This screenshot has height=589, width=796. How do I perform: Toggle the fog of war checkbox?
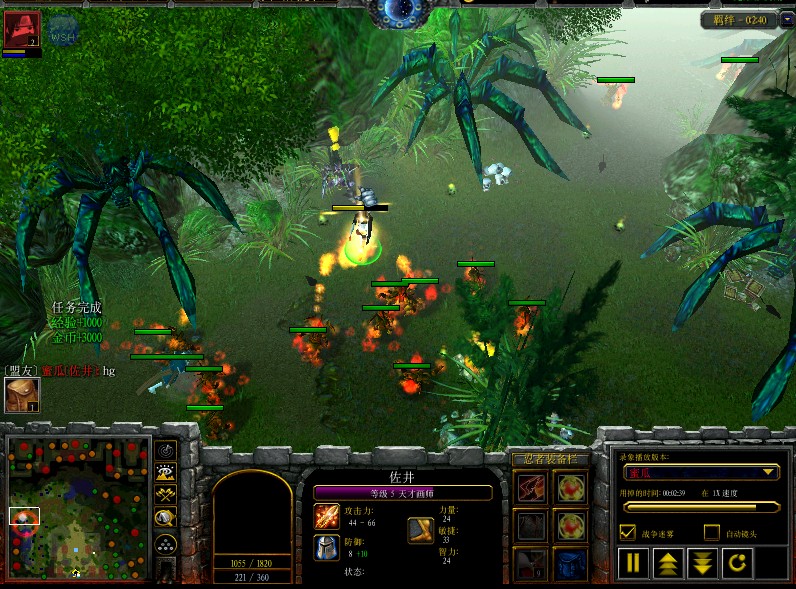pyautogui.click(x=628, y=532)
